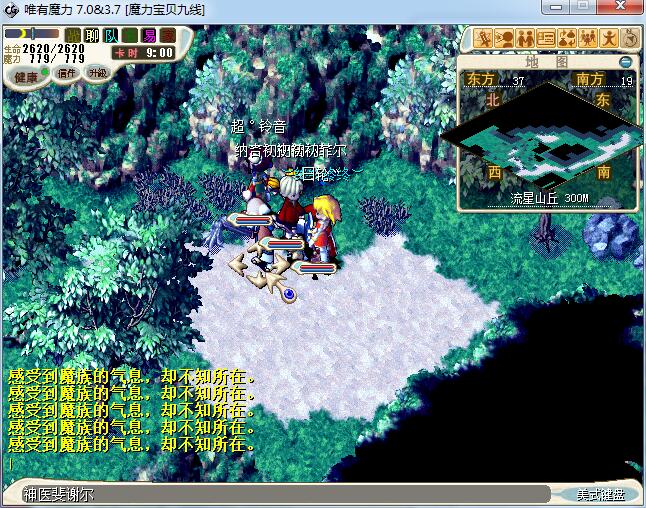Open the fighting-figure battle action icon
Image resolution: width=646 pixels, height=508 pixels.
pyautogui.click(x=483, y=38)
